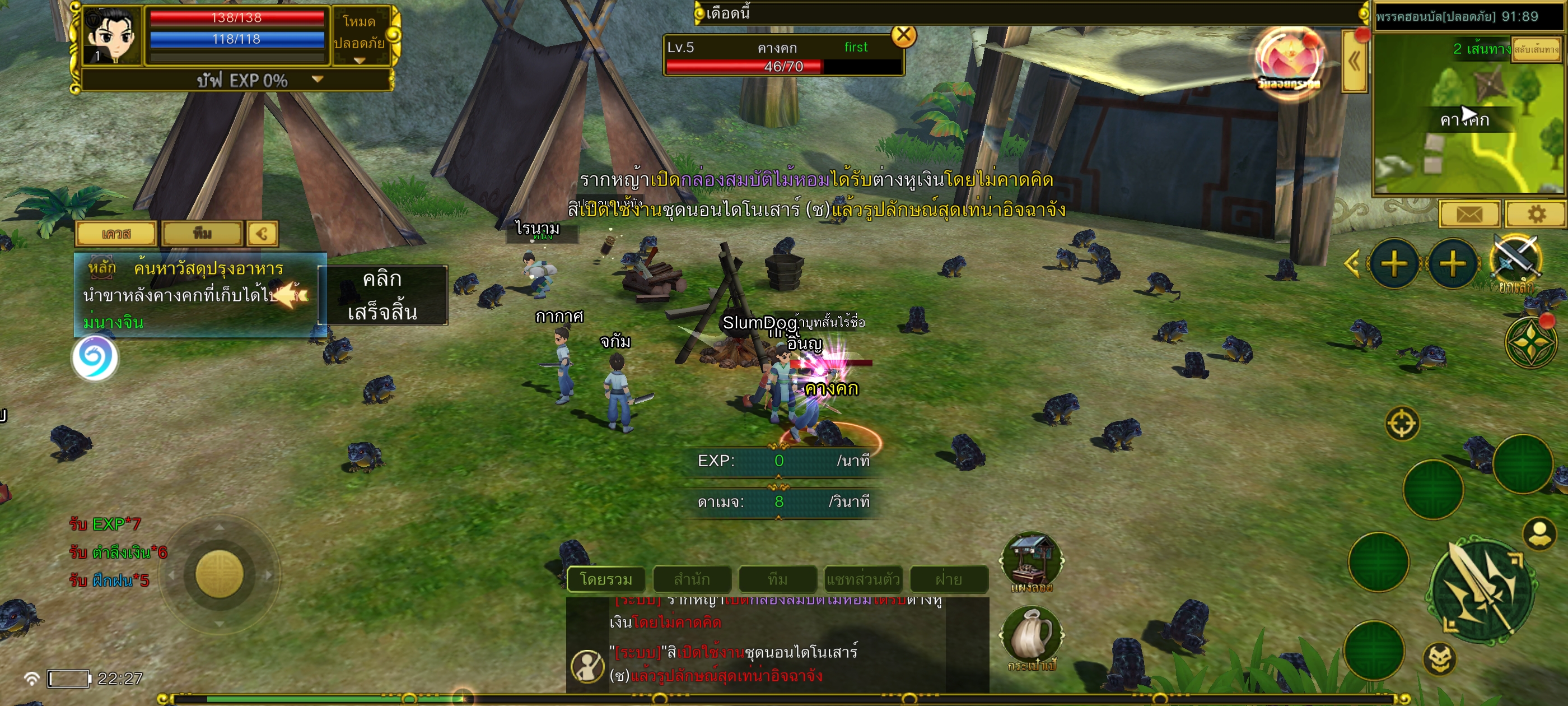Select the โดยรวม general chat tab
This screenshot has width=1568, height=706.
606,579
